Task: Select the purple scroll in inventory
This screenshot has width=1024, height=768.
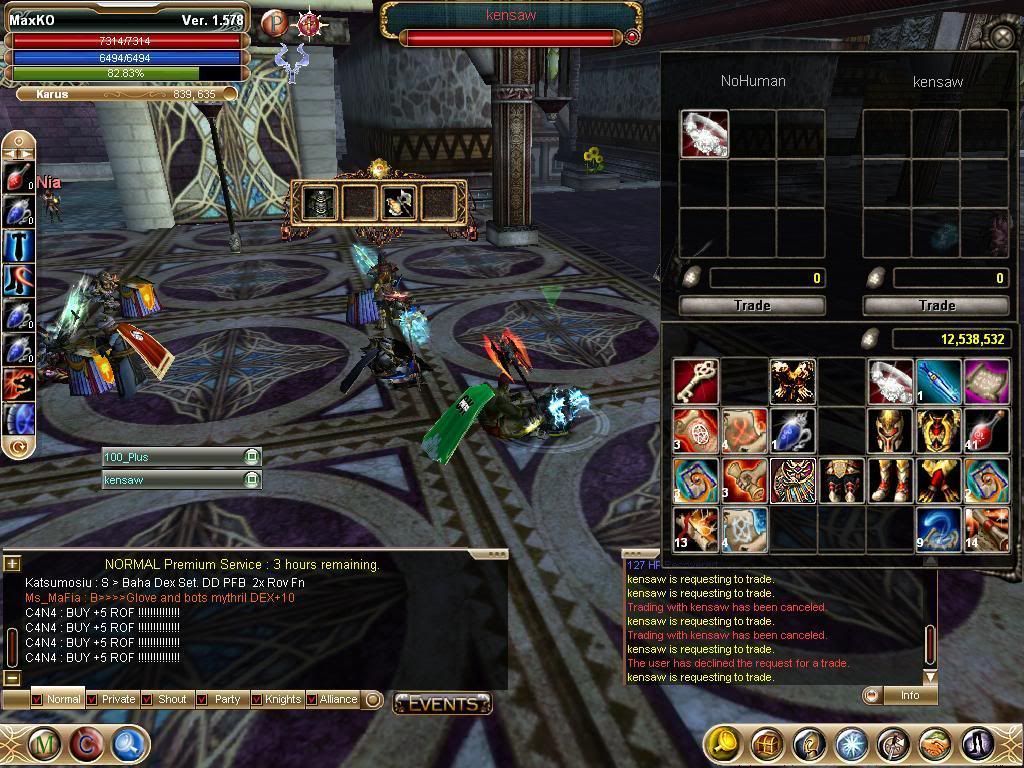Action: 988,381
